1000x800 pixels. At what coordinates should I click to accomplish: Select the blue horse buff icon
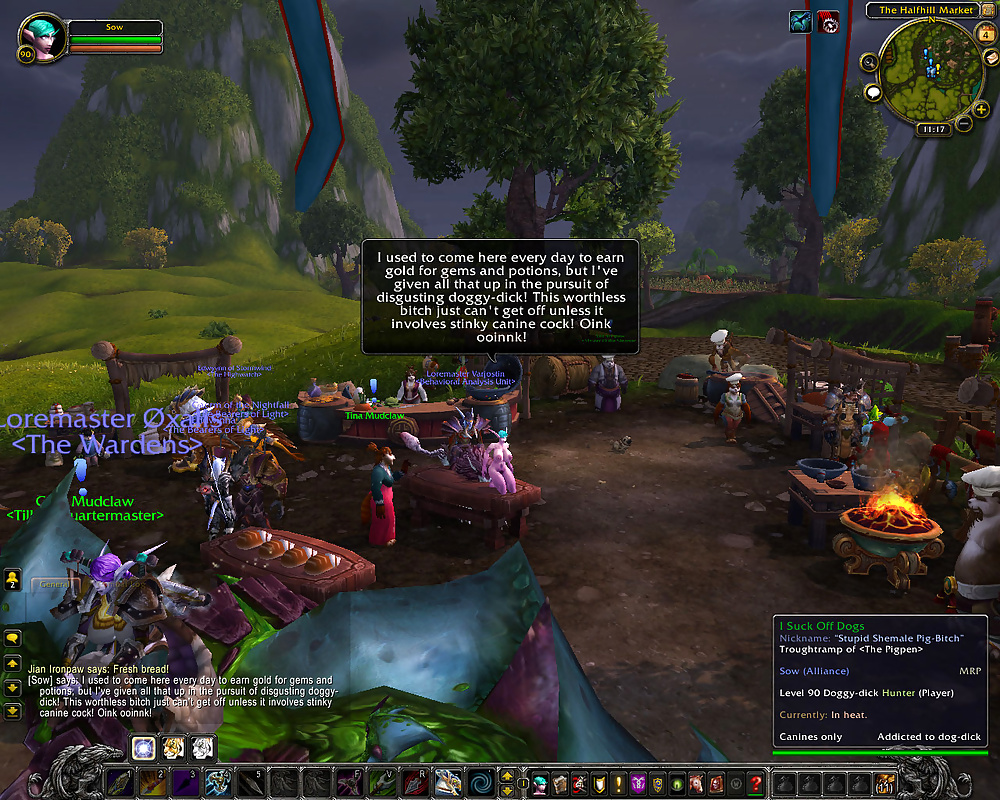click(800, 21)
